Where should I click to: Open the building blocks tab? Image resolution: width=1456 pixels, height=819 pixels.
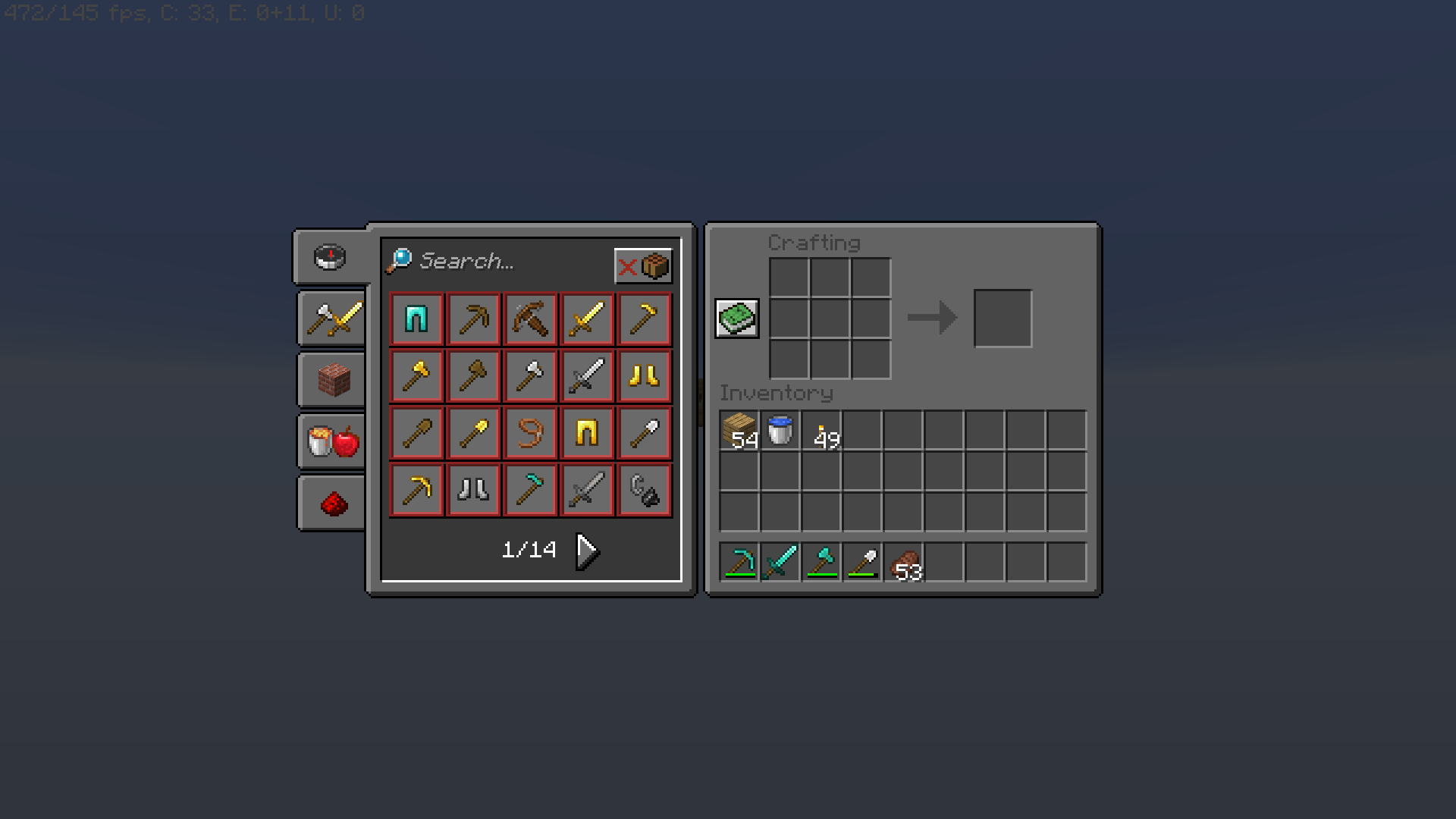(330, 379)
